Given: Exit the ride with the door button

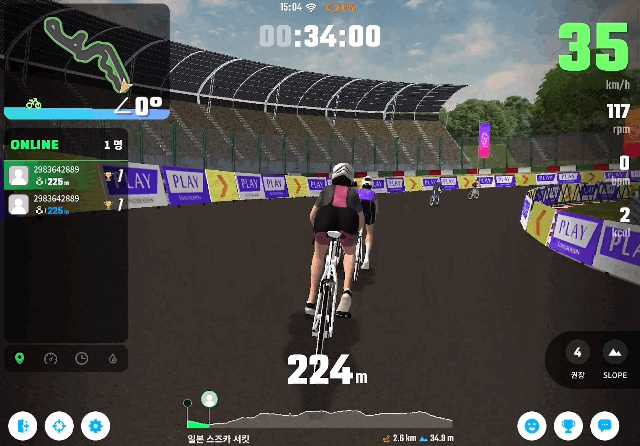Looking at the screenshot, I should 23,425.
